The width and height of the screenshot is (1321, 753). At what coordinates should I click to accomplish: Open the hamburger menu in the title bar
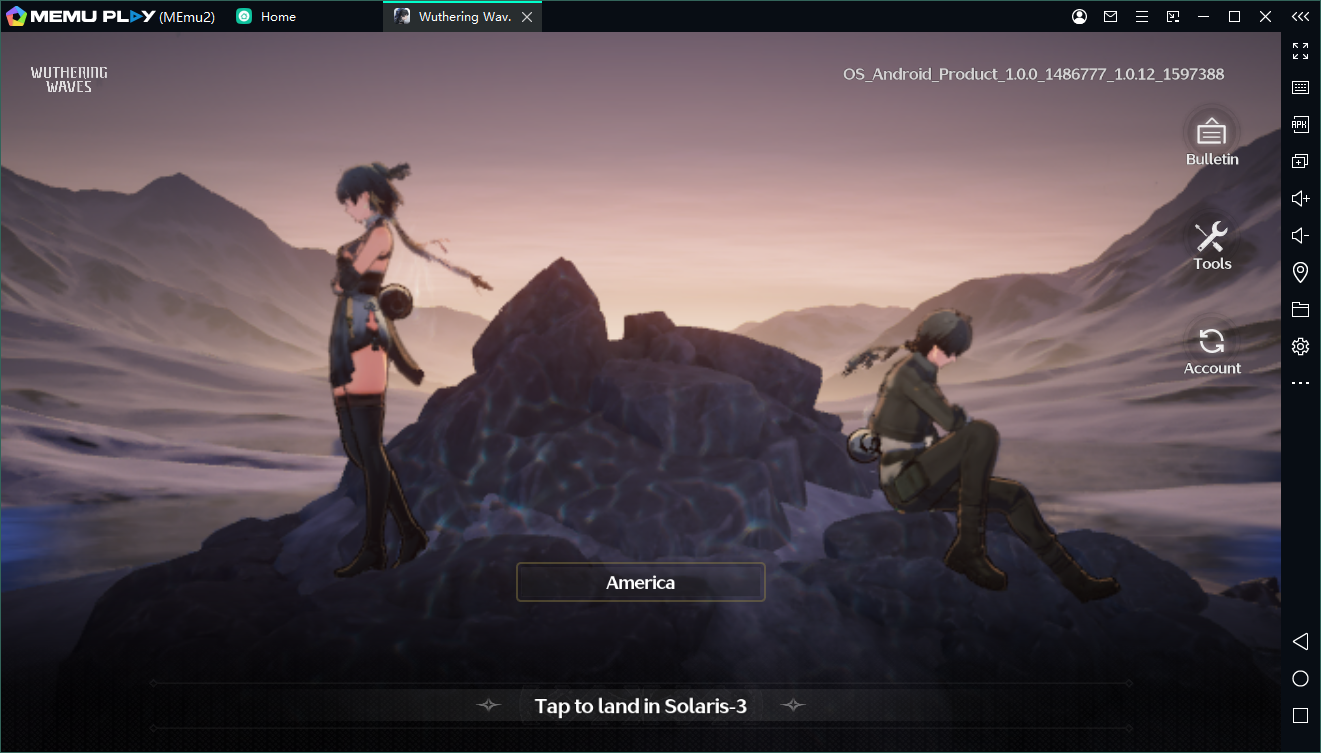tap(1141, 16)
